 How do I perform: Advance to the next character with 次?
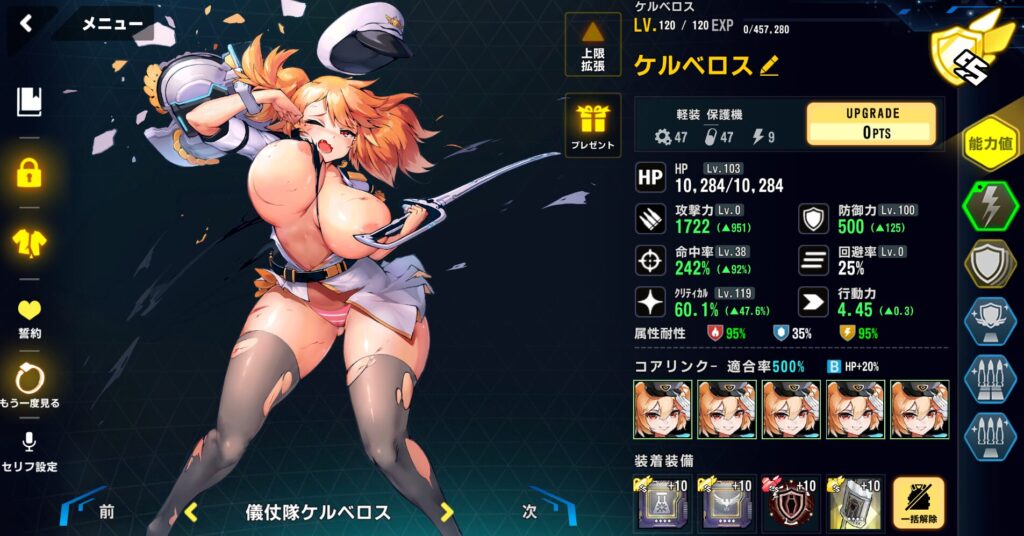point(531,512)
